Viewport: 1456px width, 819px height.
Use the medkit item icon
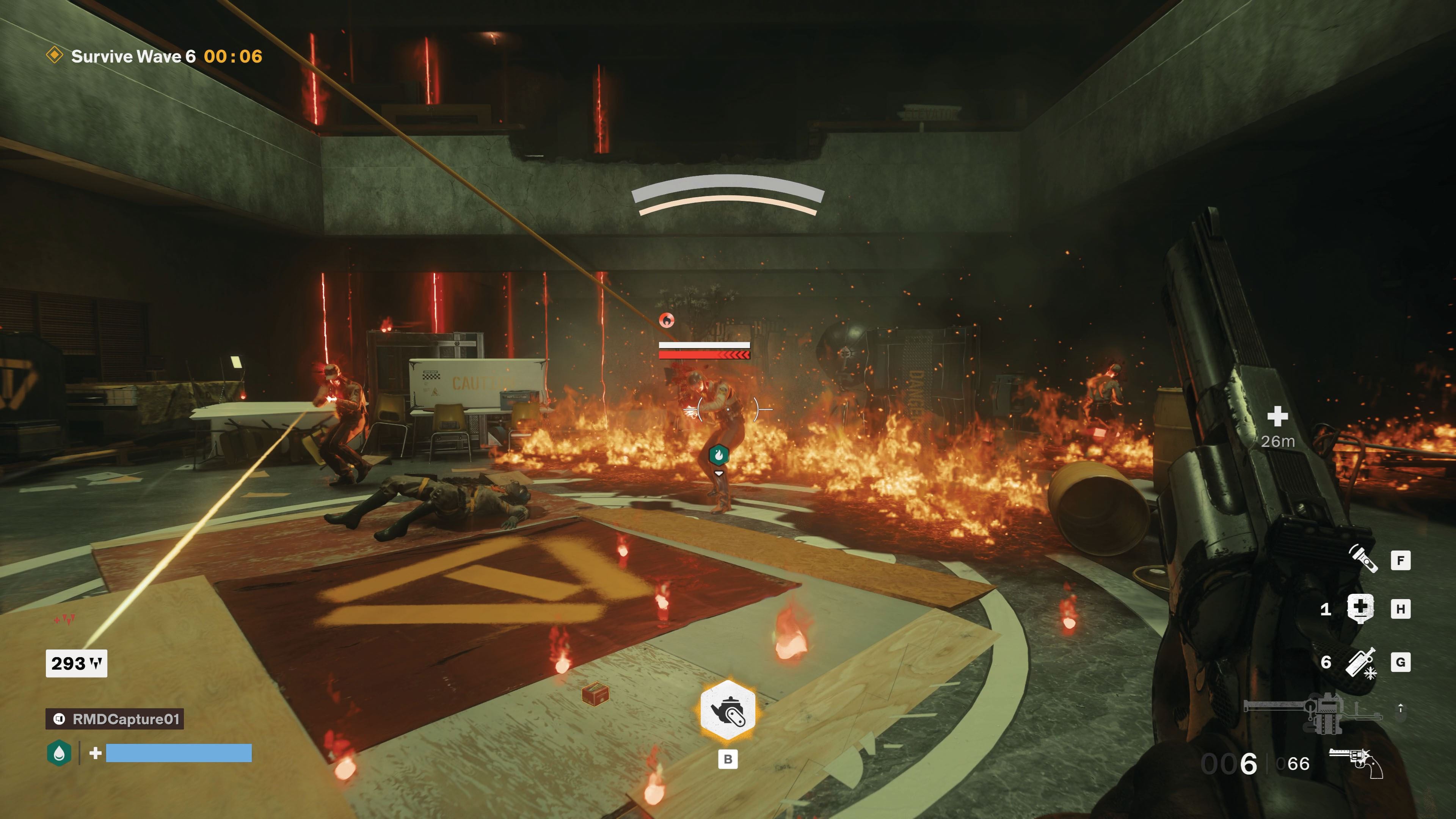click(1360, 608)
